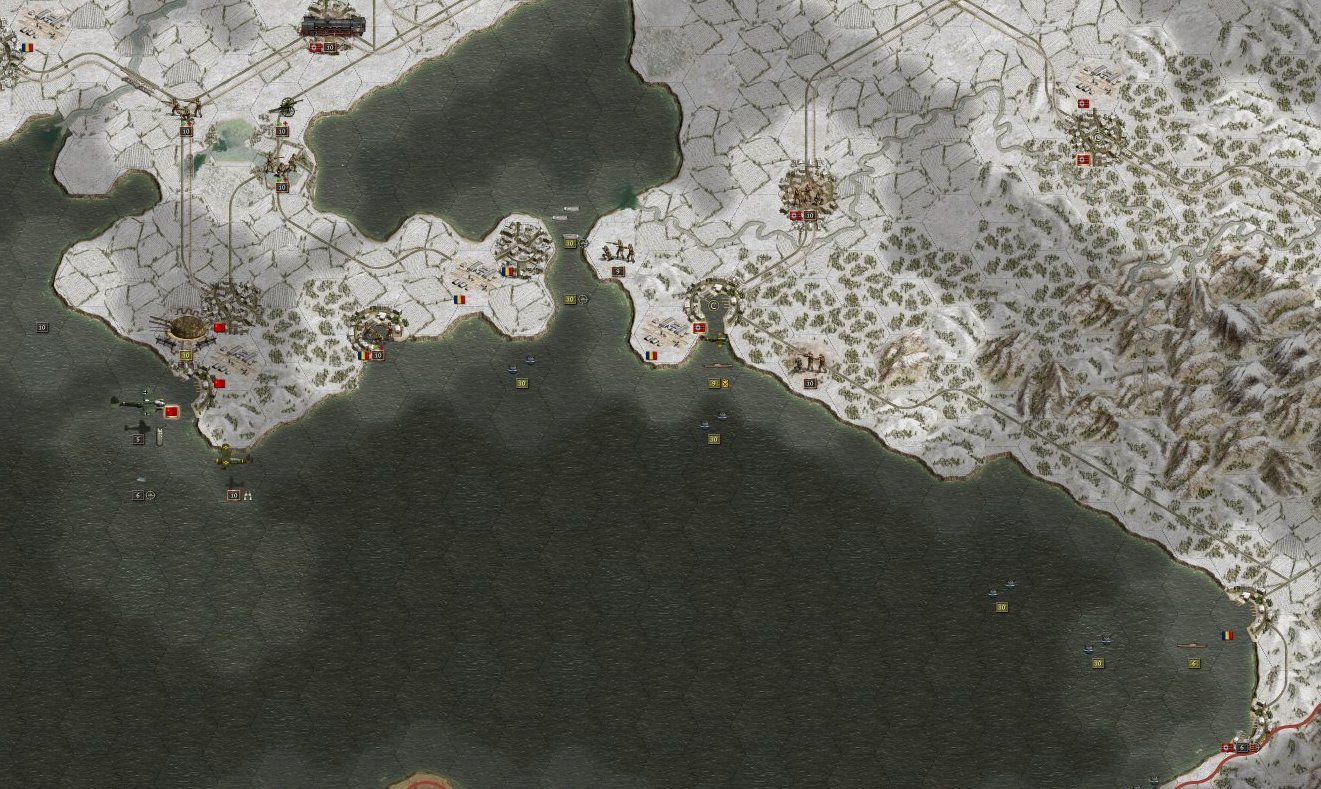Select the armored train unit
This screenshot has width=1321, height=789.
pos(332,25)
